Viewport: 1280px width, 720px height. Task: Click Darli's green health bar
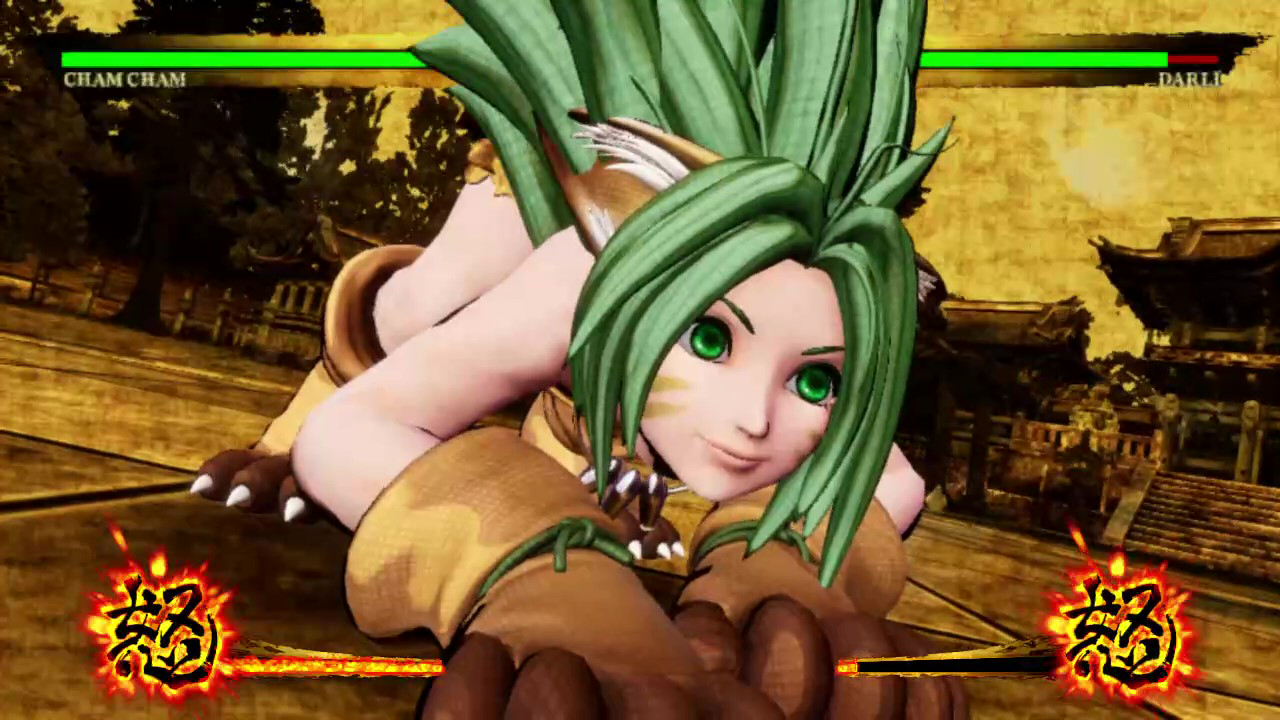(x=1040, y=59)
